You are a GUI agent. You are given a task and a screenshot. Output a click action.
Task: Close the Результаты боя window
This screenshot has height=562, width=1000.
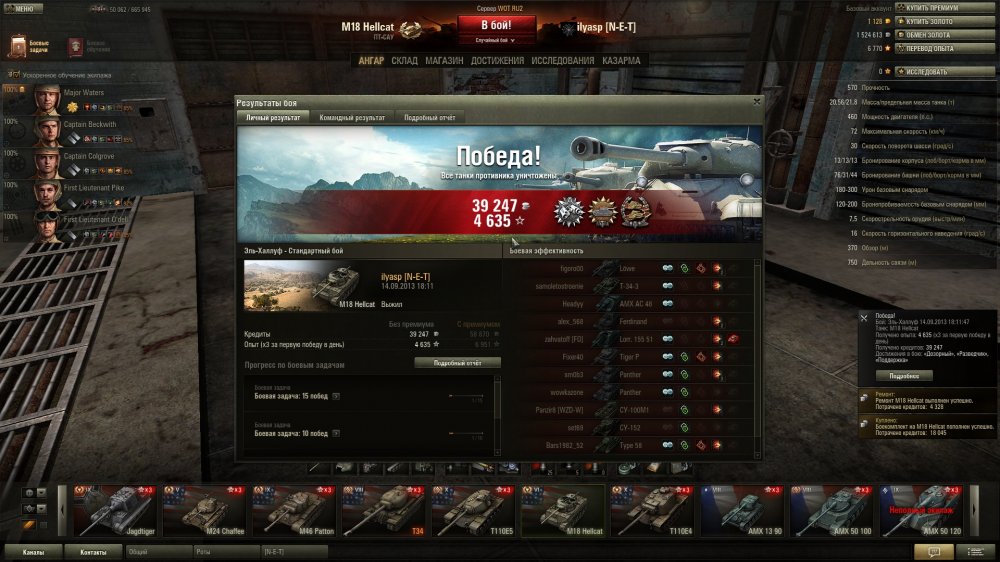coord(756,101)
